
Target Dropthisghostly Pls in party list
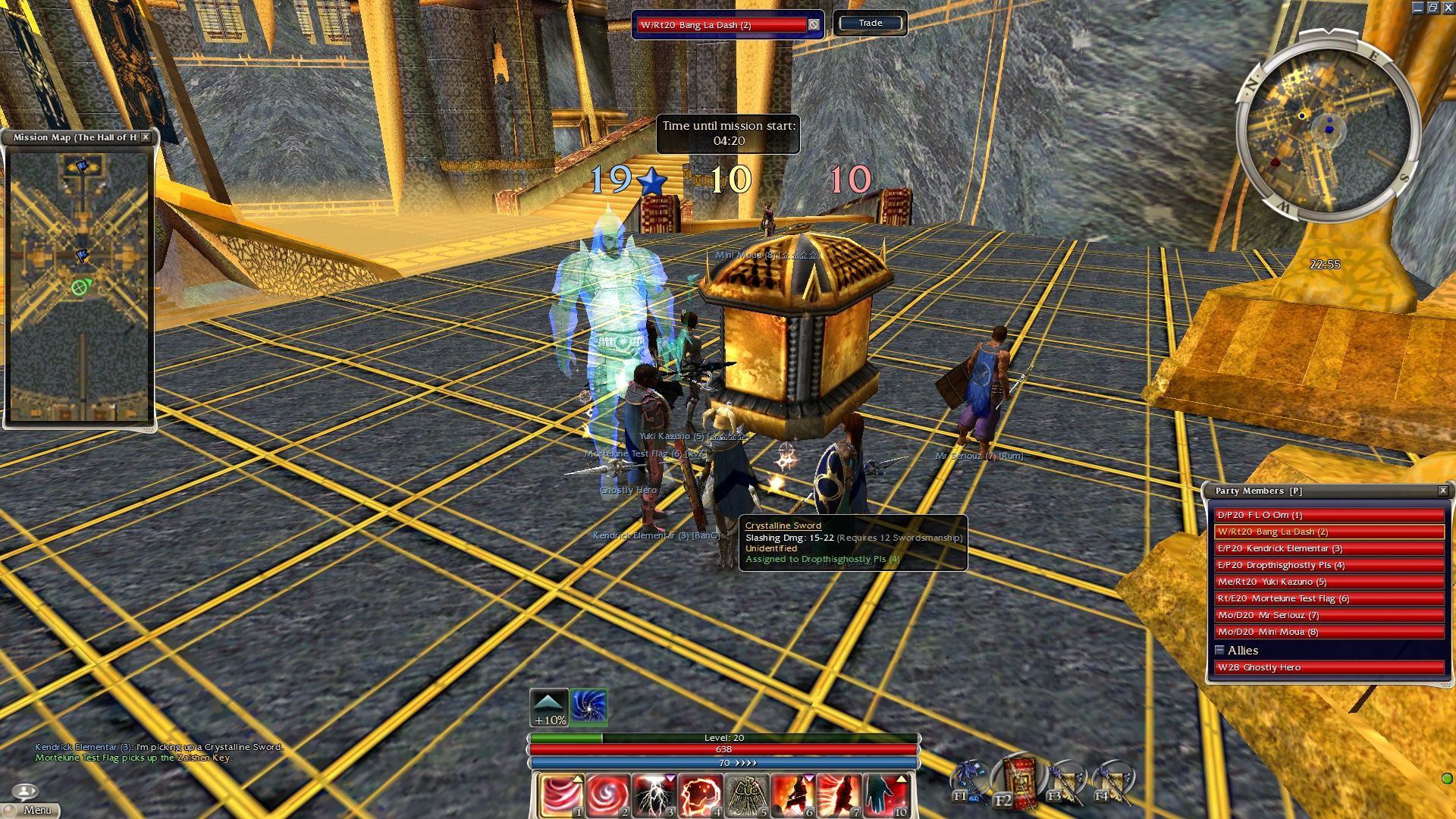point(1329,565)
